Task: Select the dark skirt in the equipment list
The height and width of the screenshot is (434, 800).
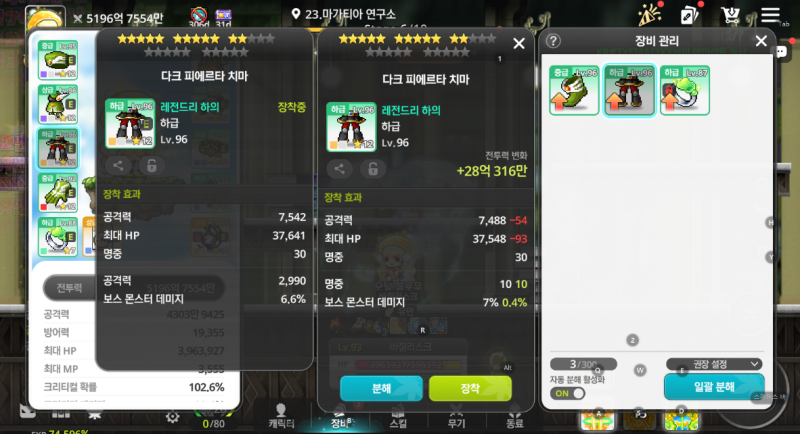Action: pyautogui.click(x=630, y=91)
